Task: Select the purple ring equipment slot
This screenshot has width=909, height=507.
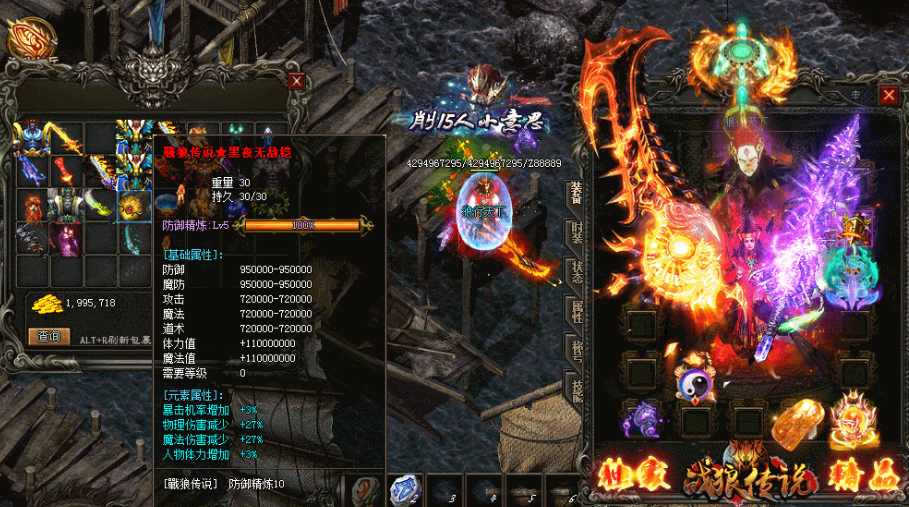Action: pyautogui.click(x=640, y=417)
